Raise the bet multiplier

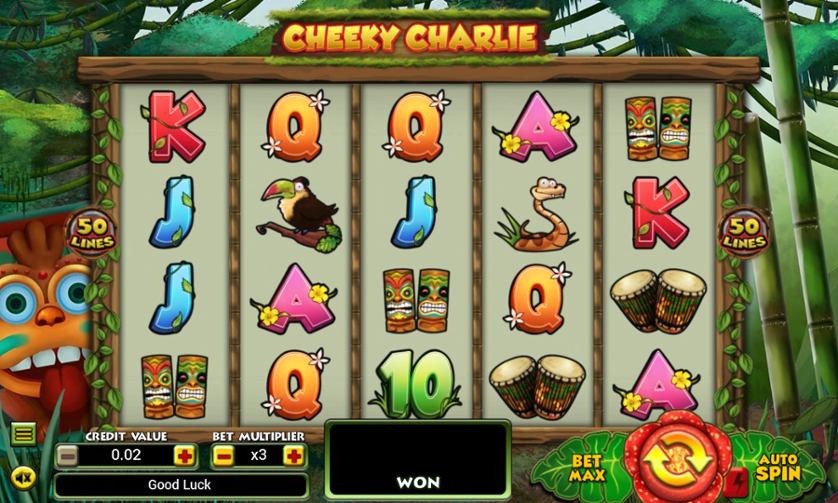(x=293, y=456)
